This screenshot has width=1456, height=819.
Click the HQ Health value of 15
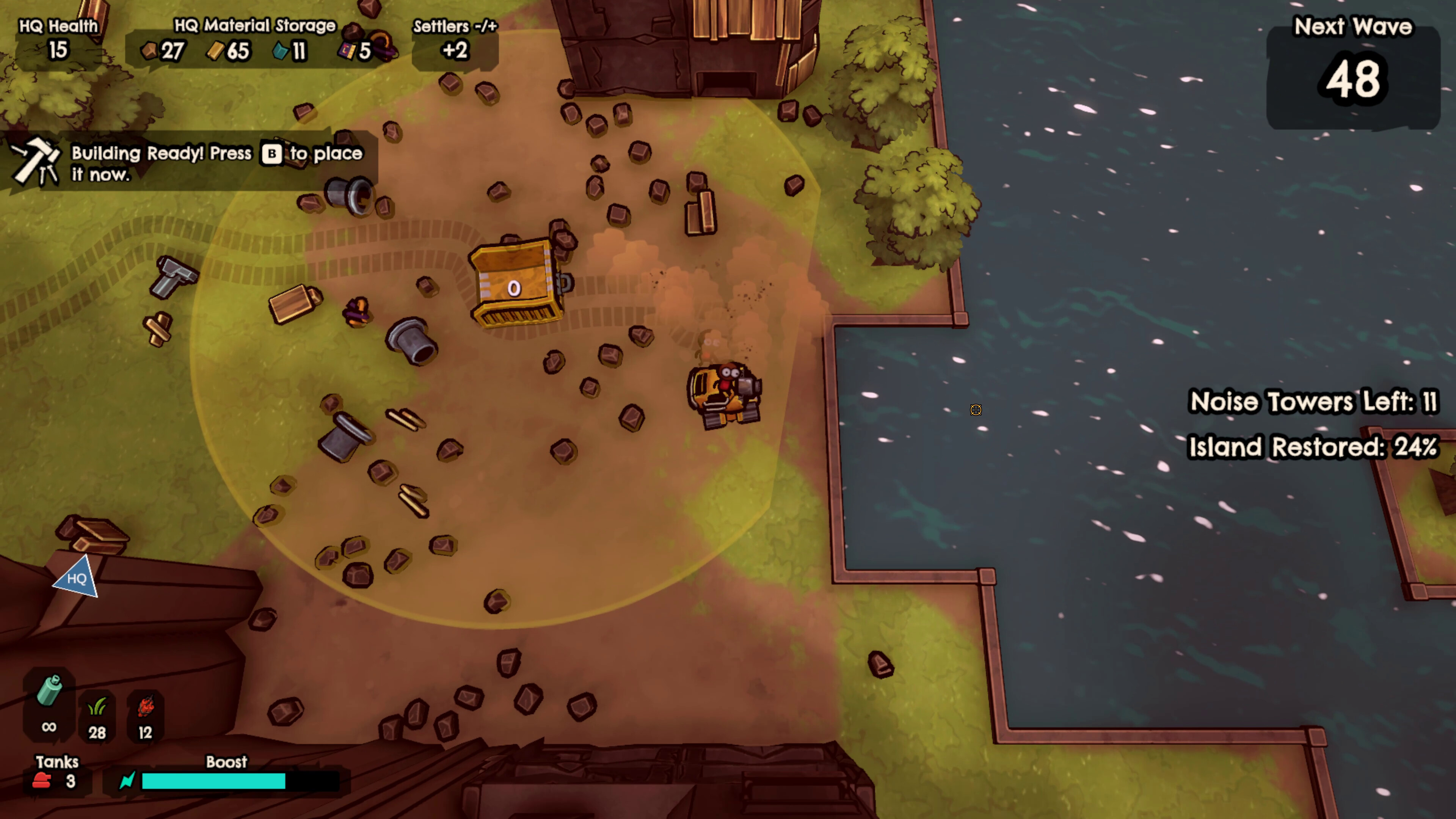pos(57,51)
